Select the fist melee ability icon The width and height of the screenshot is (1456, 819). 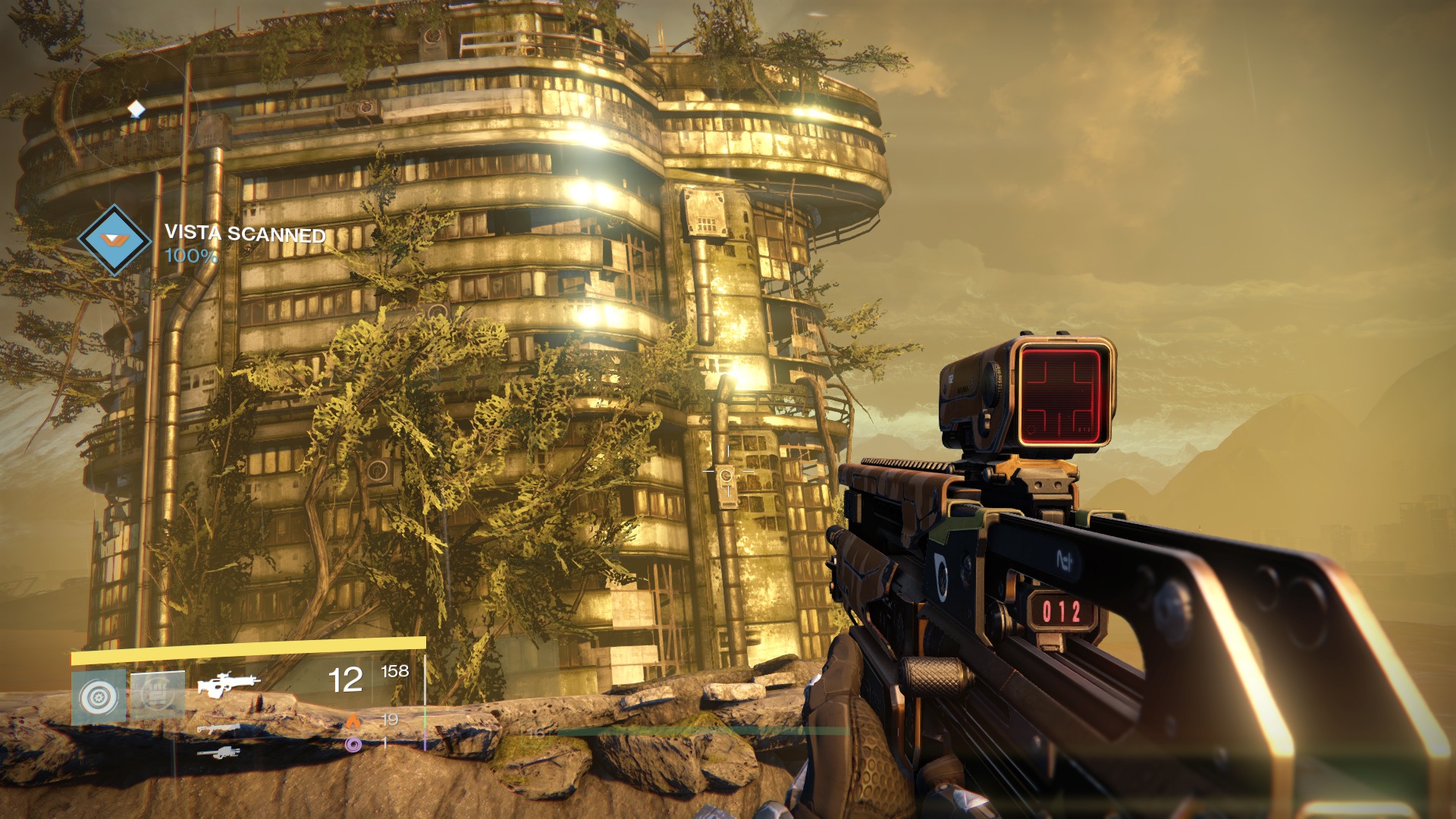point(158,695)
